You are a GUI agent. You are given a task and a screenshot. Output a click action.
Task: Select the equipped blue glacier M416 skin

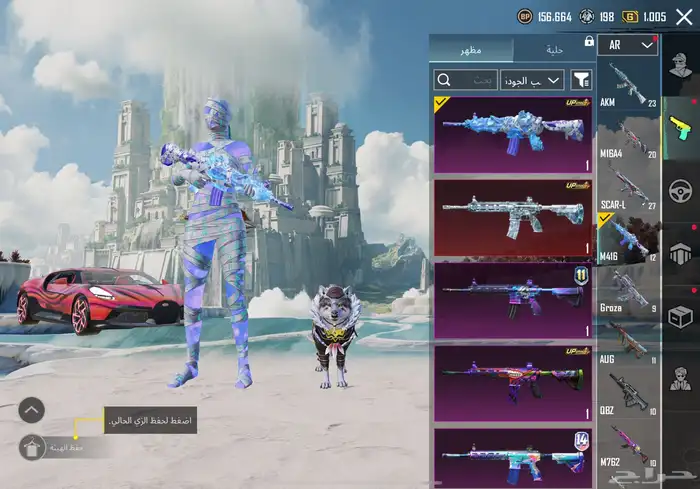(512, 134)
